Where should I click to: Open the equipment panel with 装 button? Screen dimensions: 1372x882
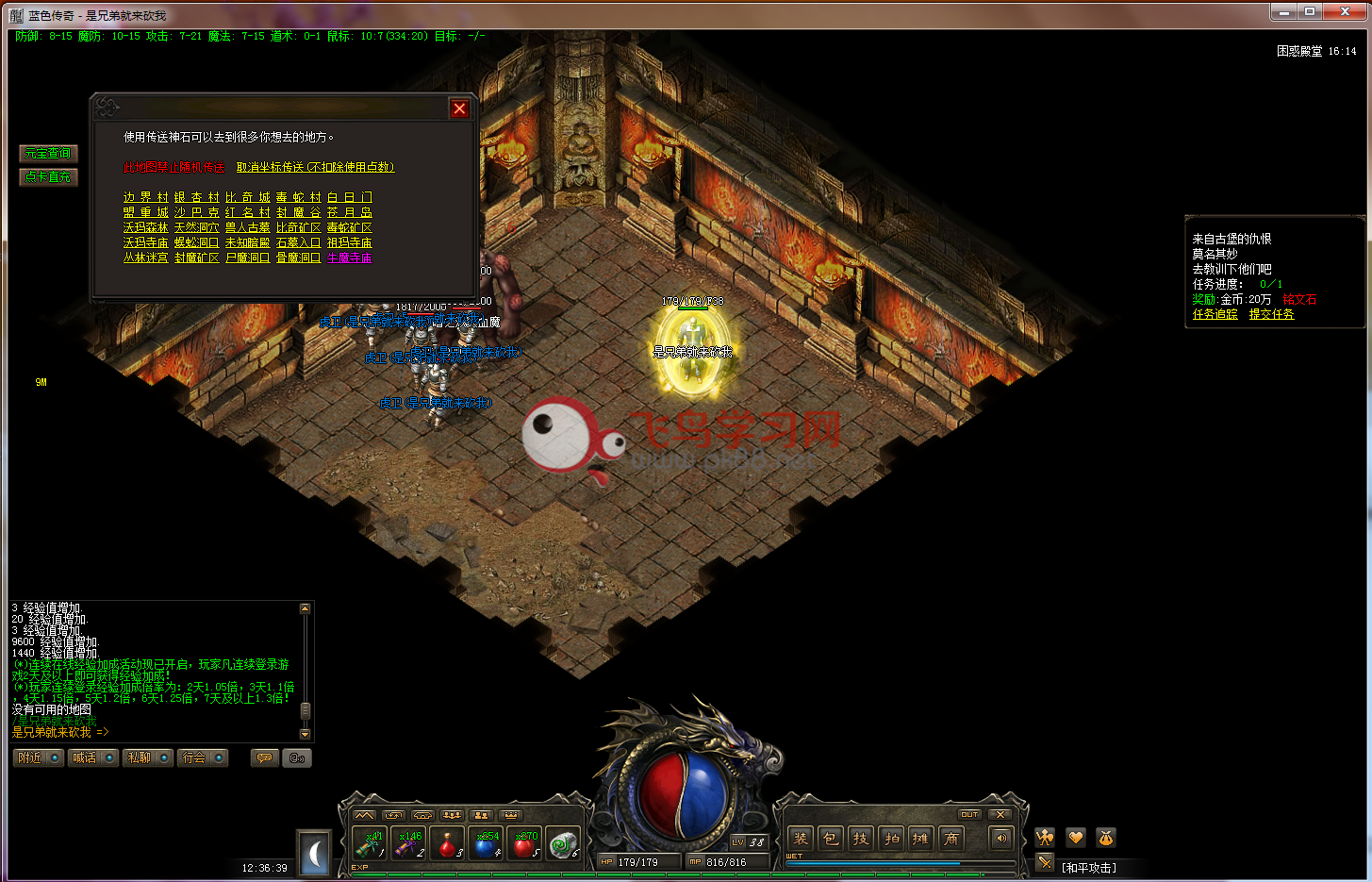pyautogui.click(x=801, y=838)
